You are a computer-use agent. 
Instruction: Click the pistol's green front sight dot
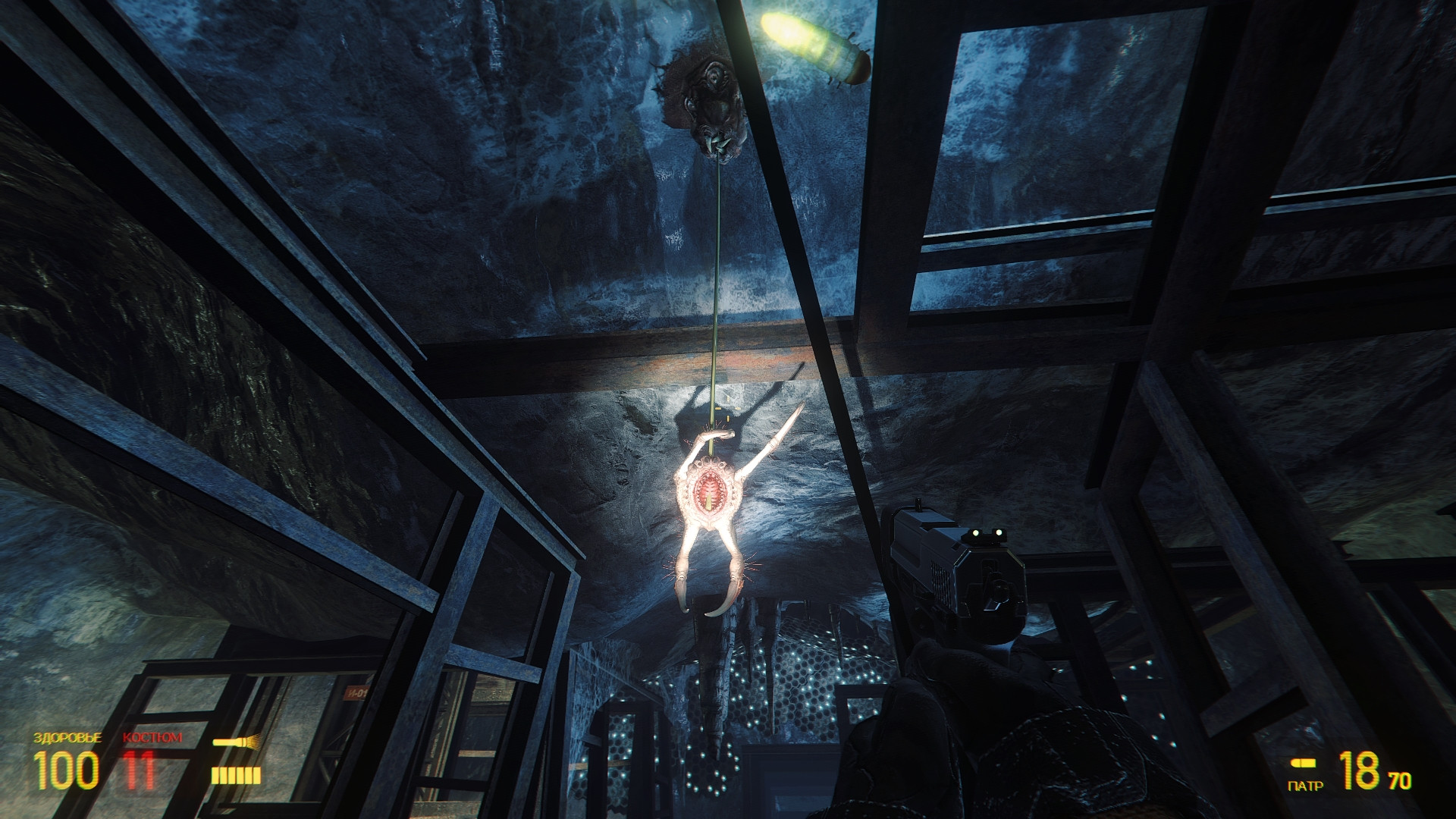(977, 535)
